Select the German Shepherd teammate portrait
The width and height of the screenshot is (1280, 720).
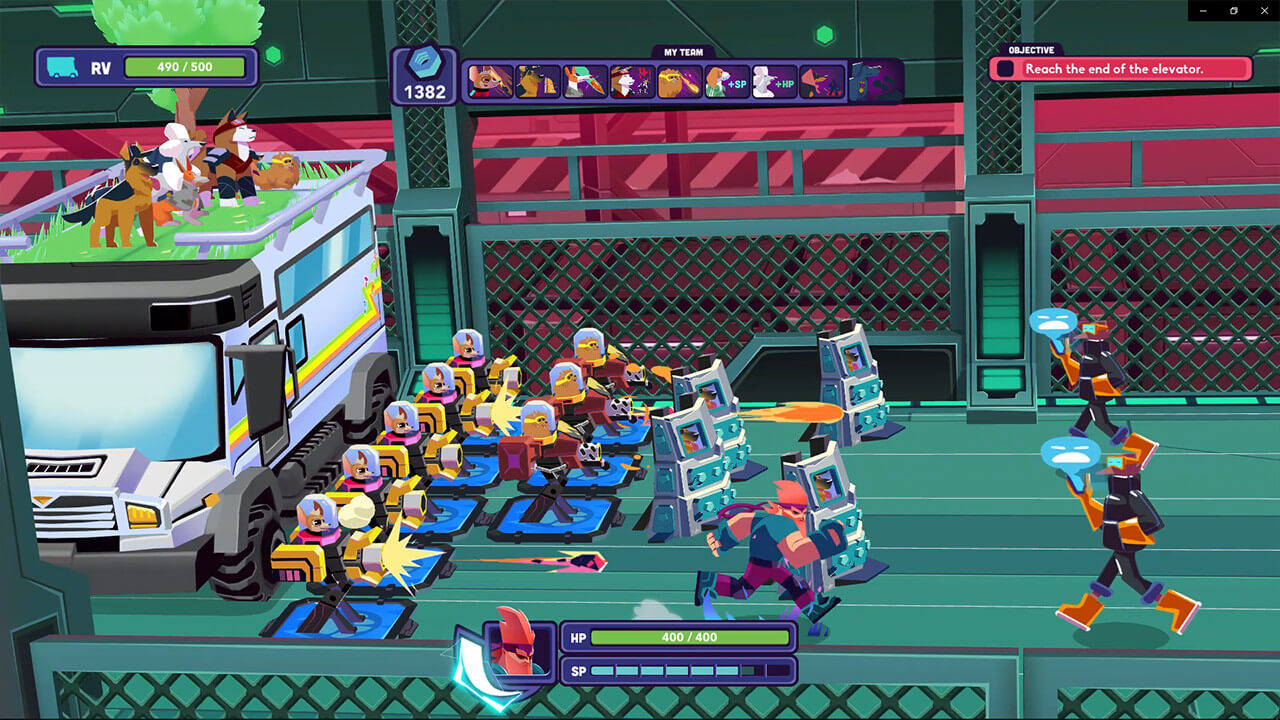[536, 80]
